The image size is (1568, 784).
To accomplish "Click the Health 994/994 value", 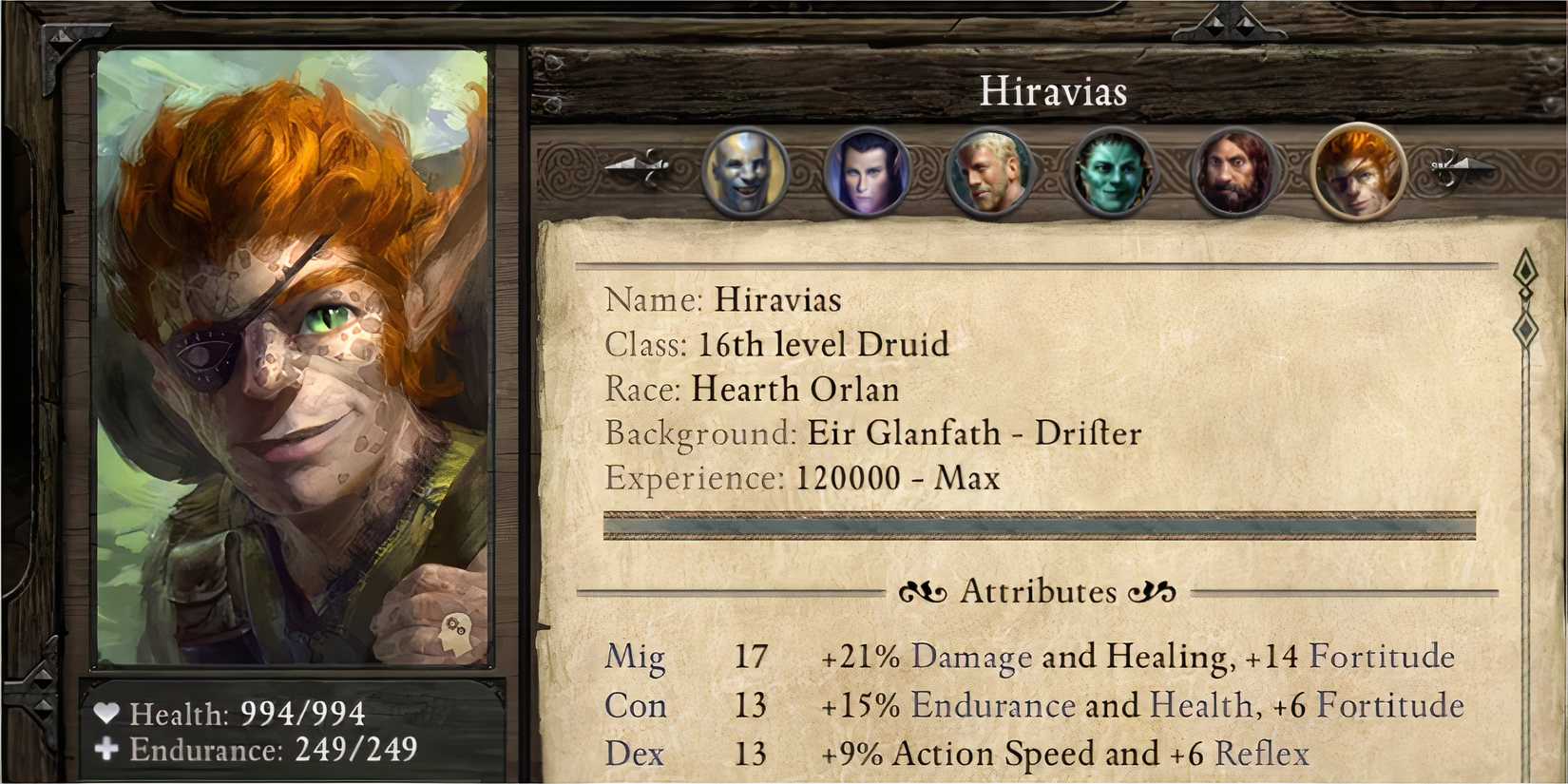I will (302, 711).
